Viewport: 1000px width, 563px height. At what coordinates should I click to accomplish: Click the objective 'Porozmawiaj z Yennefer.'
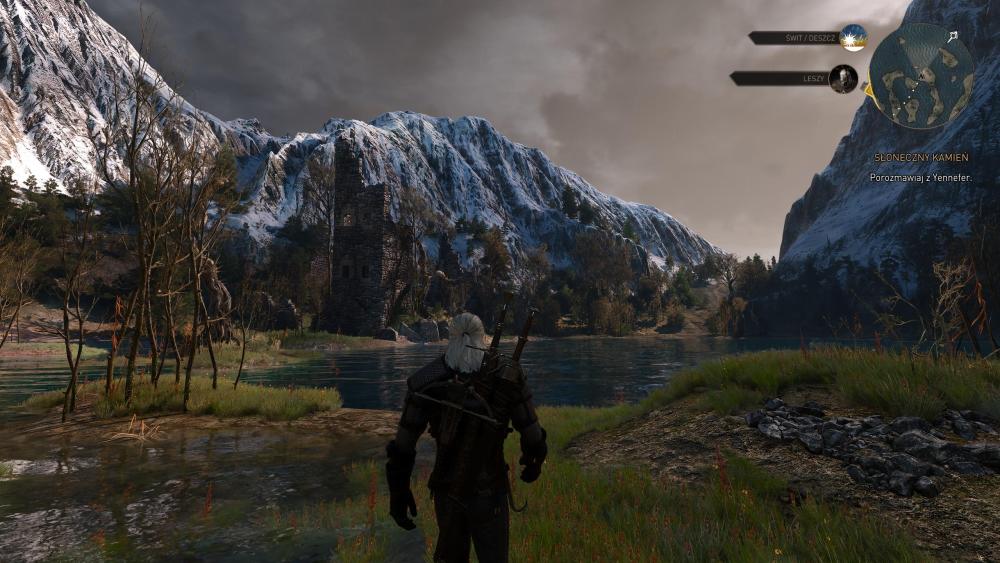click(920, 177)
